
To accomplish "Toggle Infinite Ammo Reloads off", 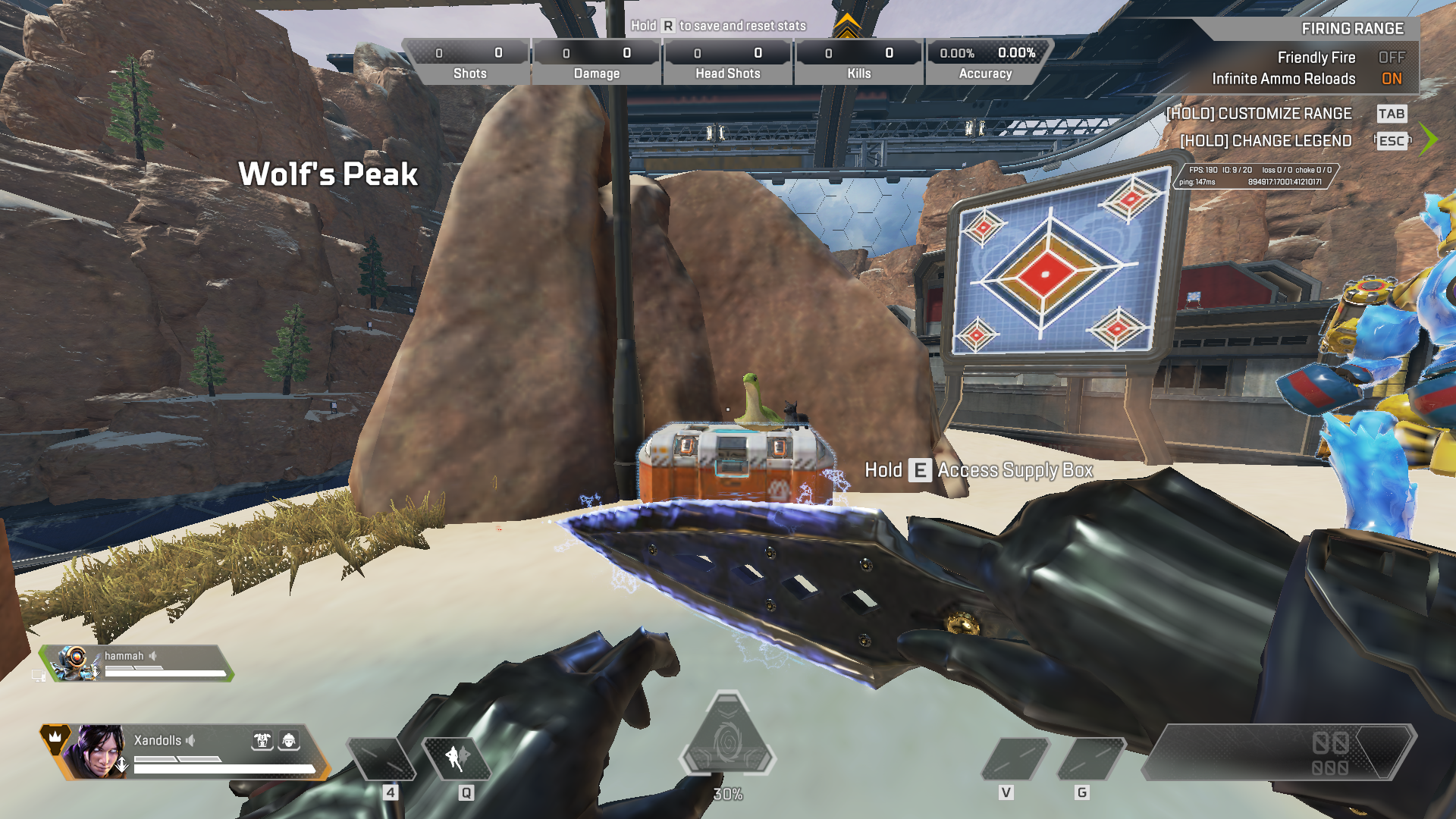I will click(x=1391, y=79).
